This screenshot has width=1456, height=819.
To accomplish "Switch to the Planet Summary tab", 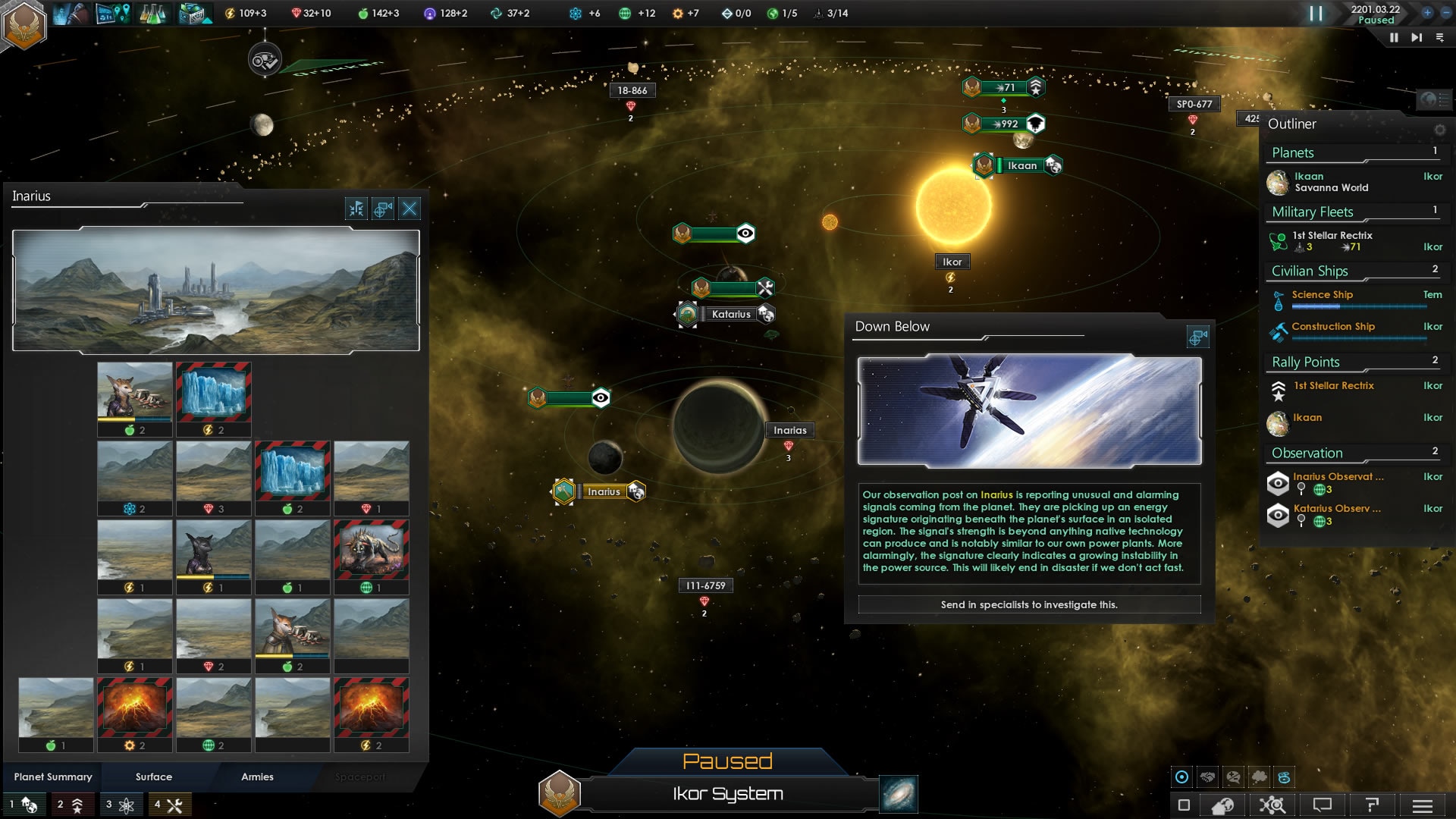I will pyautogui.click(x=53, y=777).
